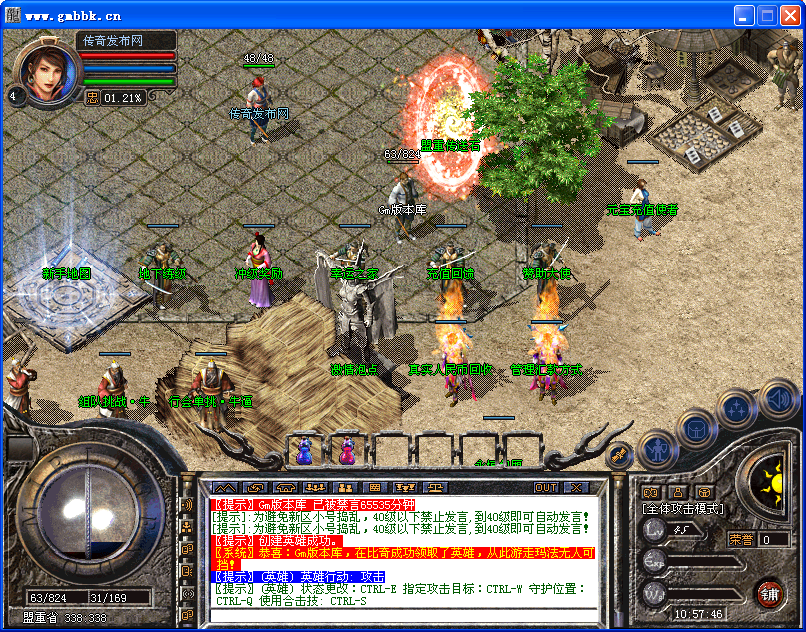Close the chat panel with the X button

[x=576, y=487]
